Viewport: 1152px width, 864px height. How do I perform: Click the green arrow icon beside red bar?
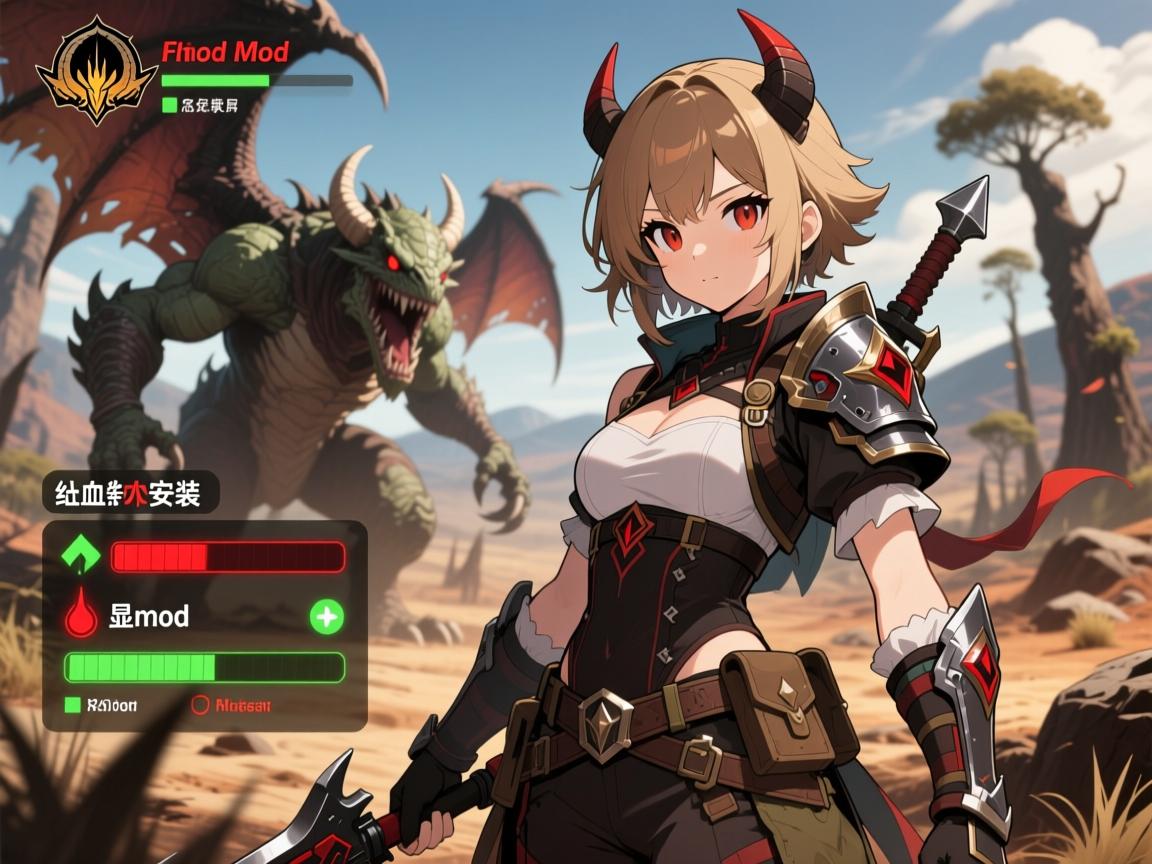point(81,555)
